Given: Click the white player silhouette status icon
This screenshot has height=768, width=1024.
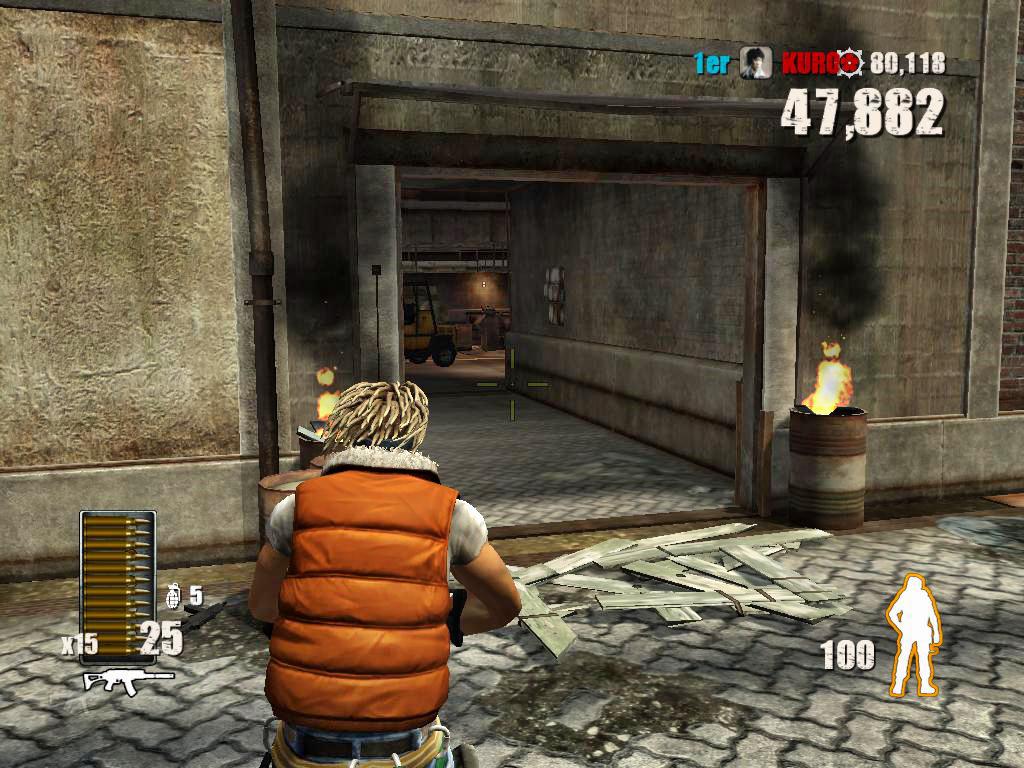Looking at the screenshot, I should point(914,634).
